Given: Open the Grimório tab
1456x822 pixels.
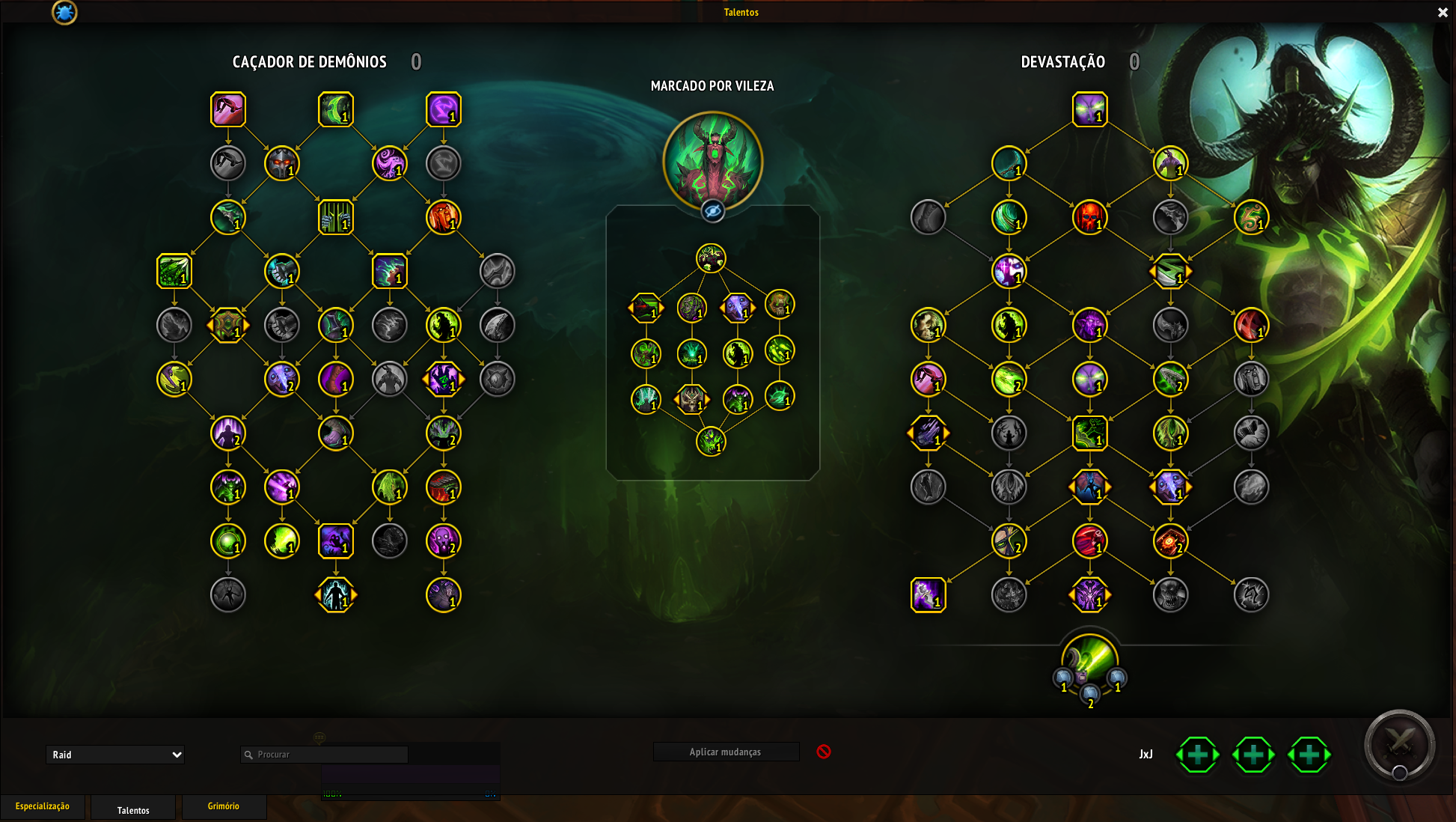Looking at the screenshot, I should click(224, 806).
